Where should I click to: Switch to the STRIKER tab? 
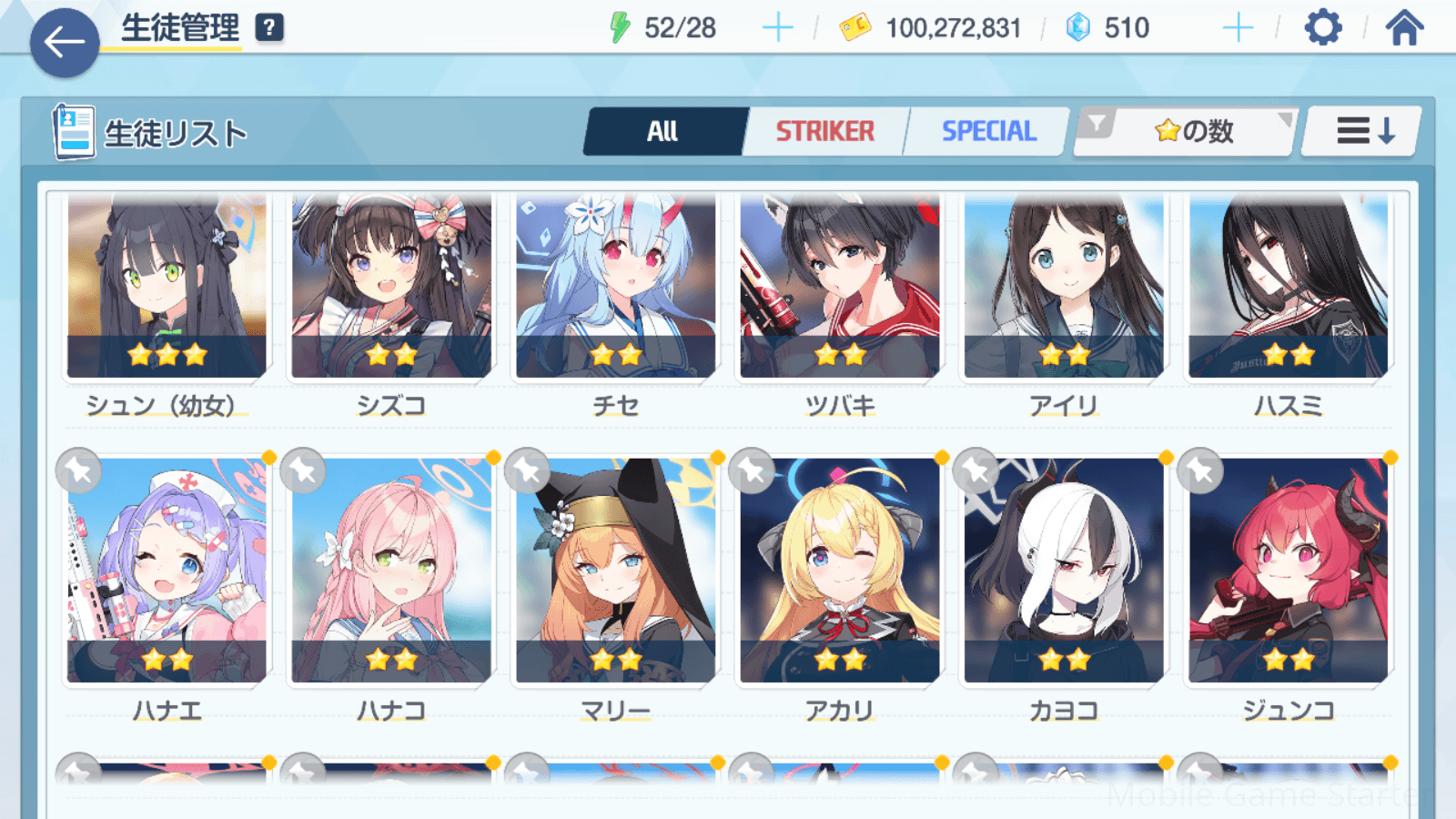824,132
